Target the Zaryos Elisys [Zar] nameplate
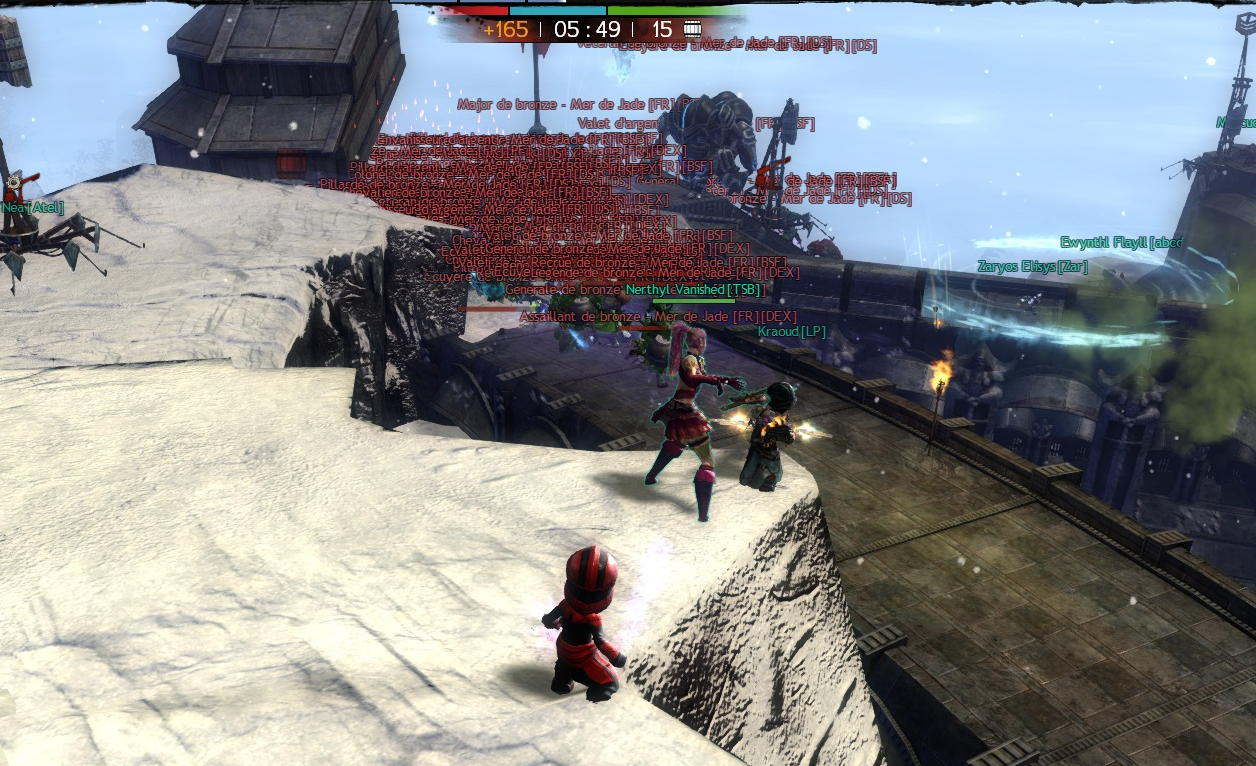1256x766 pixels. 1032,267
